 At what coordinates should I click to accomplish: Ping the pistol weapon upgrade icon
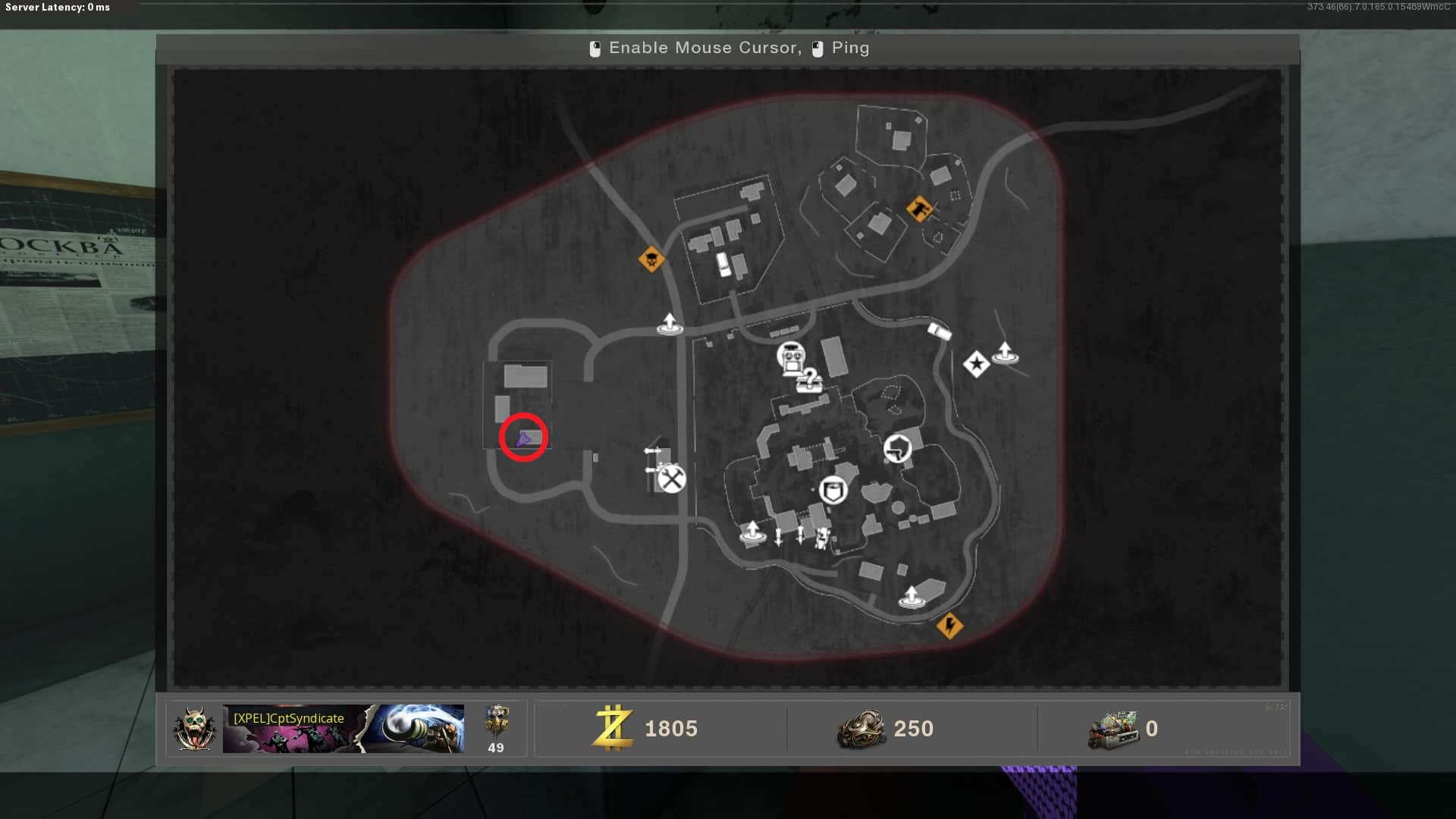point(897,448)
